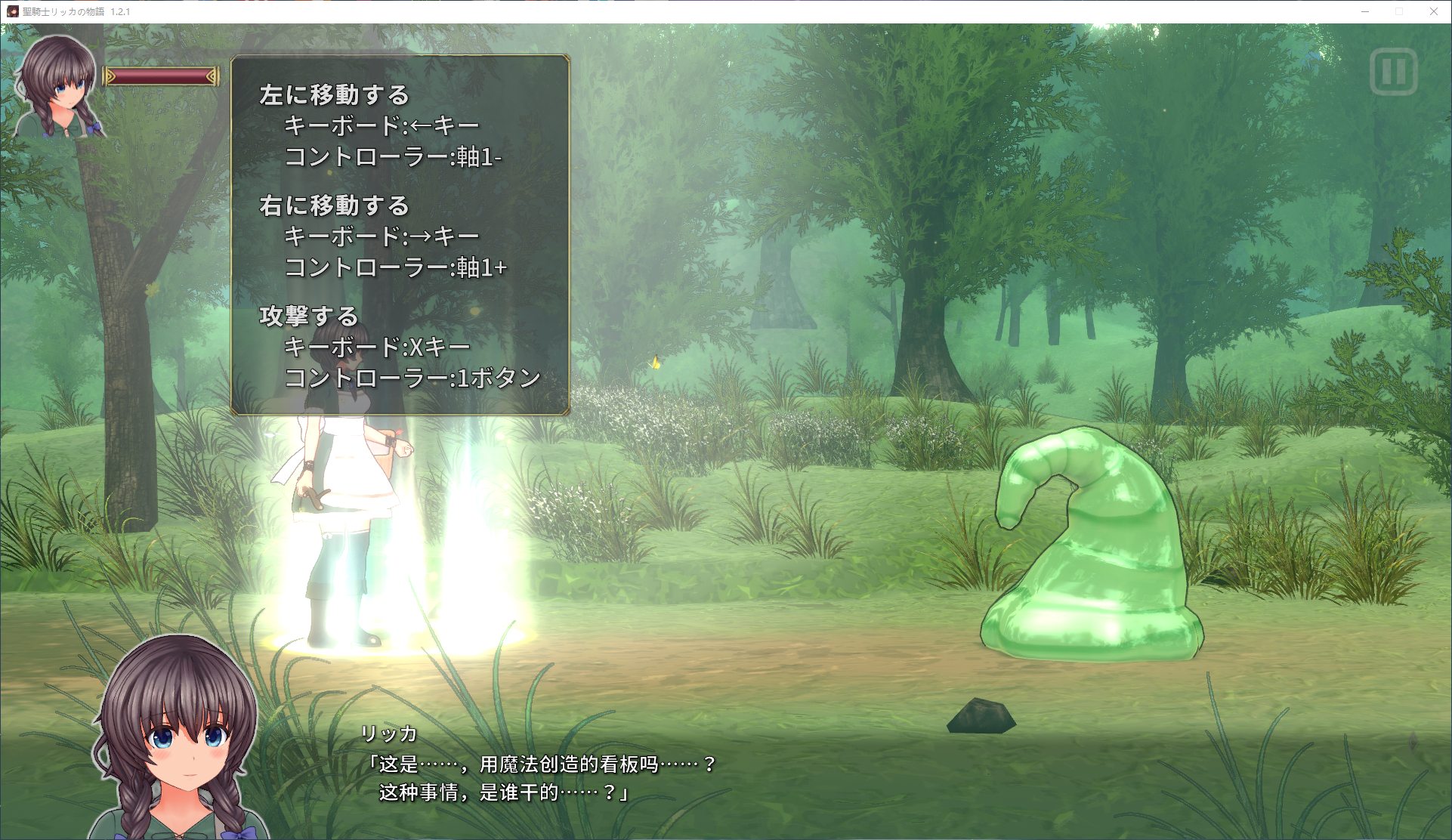Pause the game with the pause button

pos(1393,73)
